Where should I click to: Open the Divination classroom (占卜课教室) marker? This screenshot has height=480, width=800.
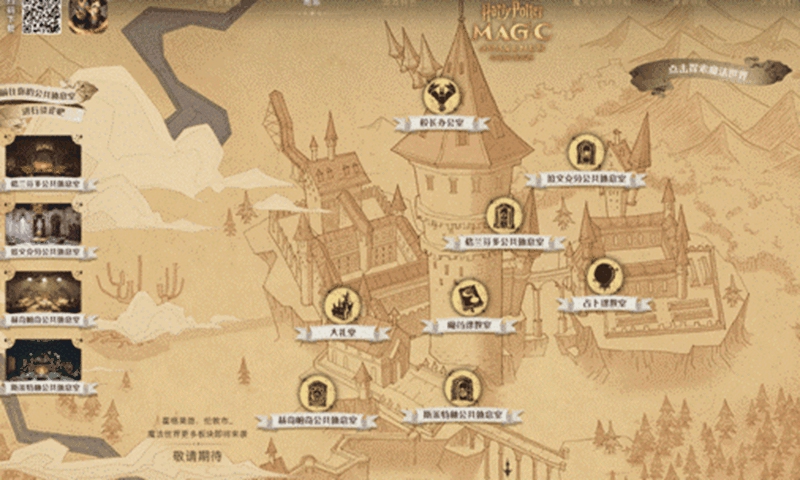(604, 277)
